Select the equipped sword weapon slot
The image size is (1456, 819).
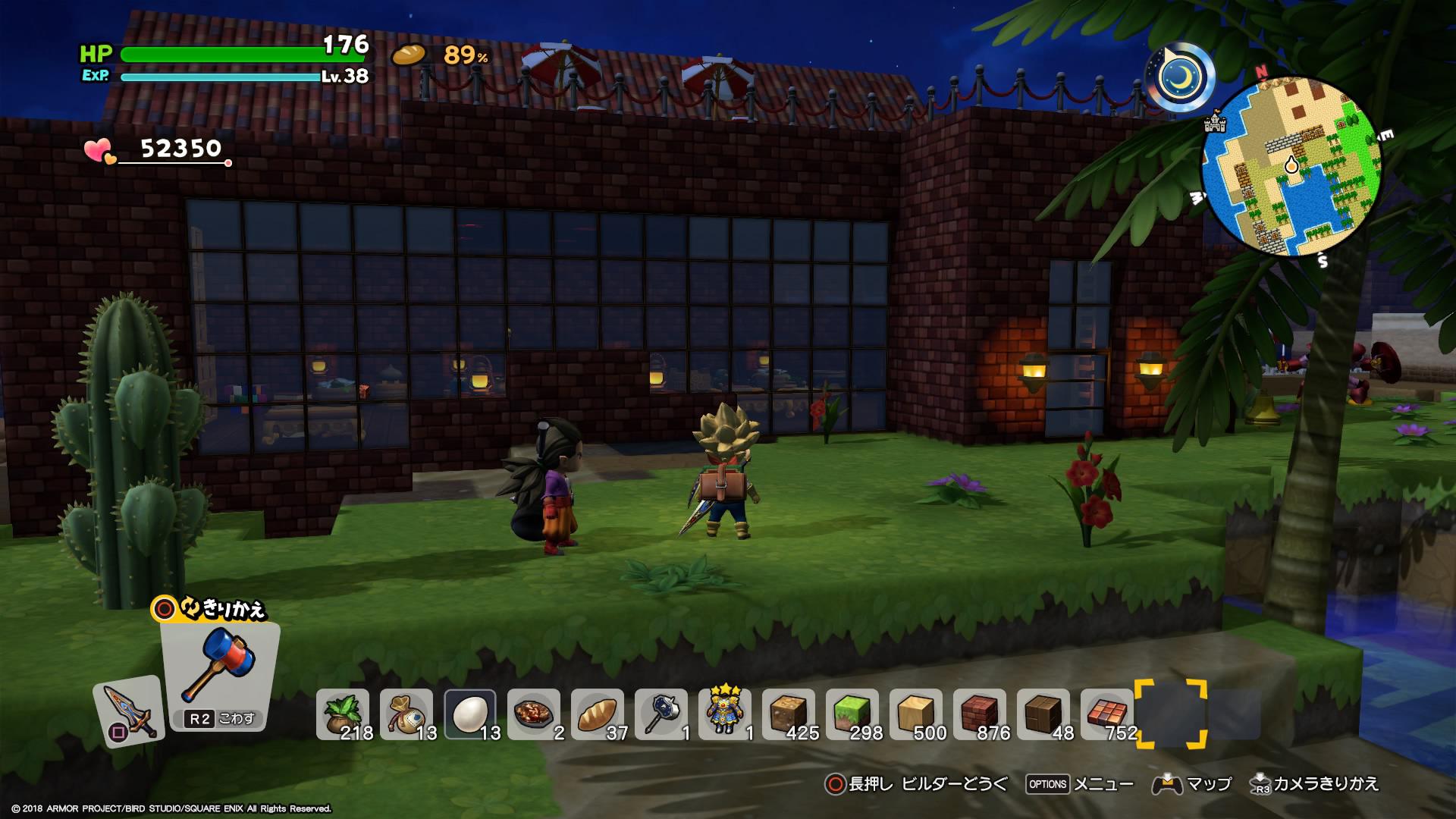click(x=127, y=711)
